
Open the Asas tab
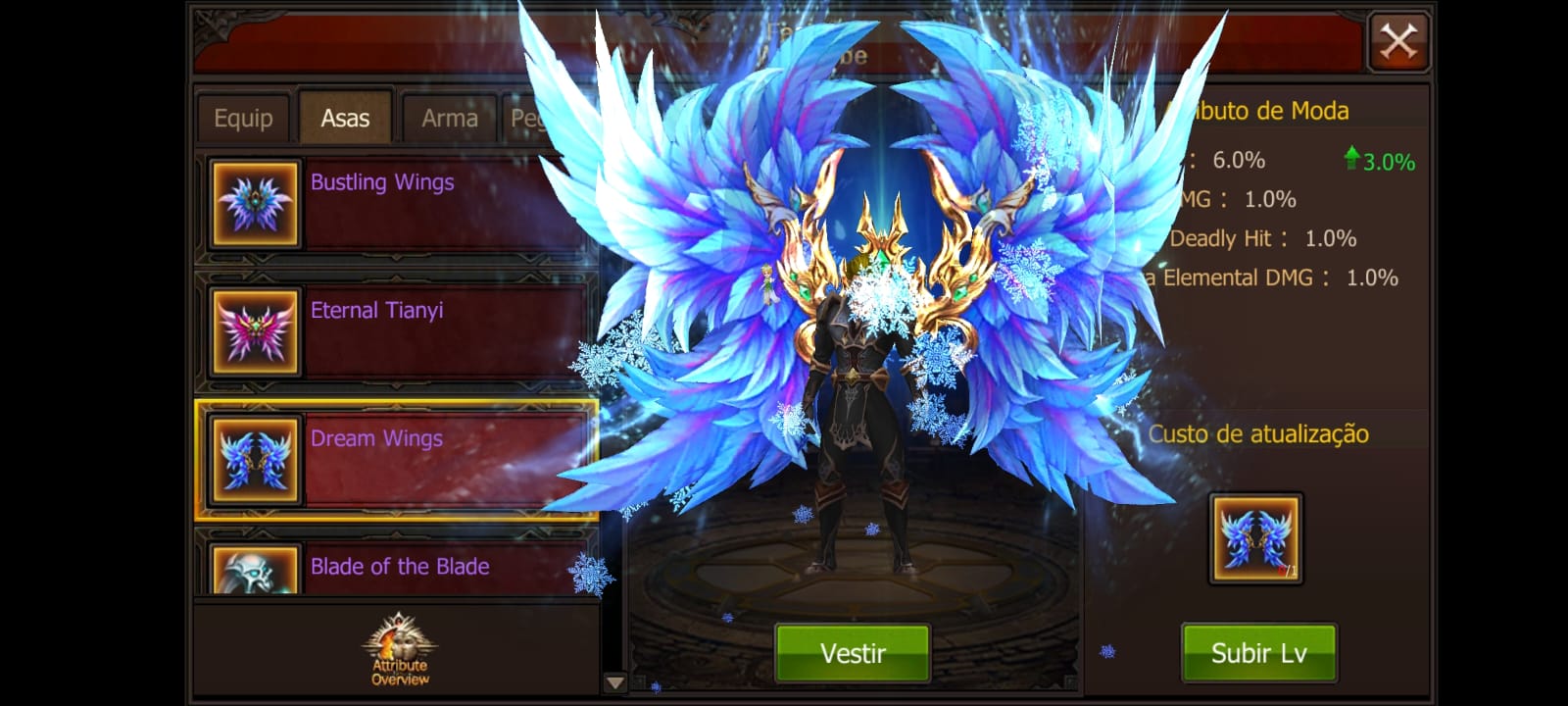coord(345,116)
